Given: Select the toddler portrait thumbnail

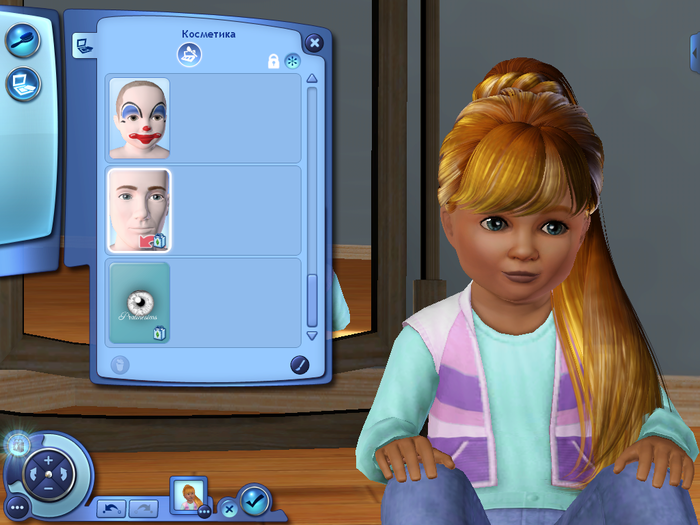Looking at the screenshot, I should (x=189, y=494).
